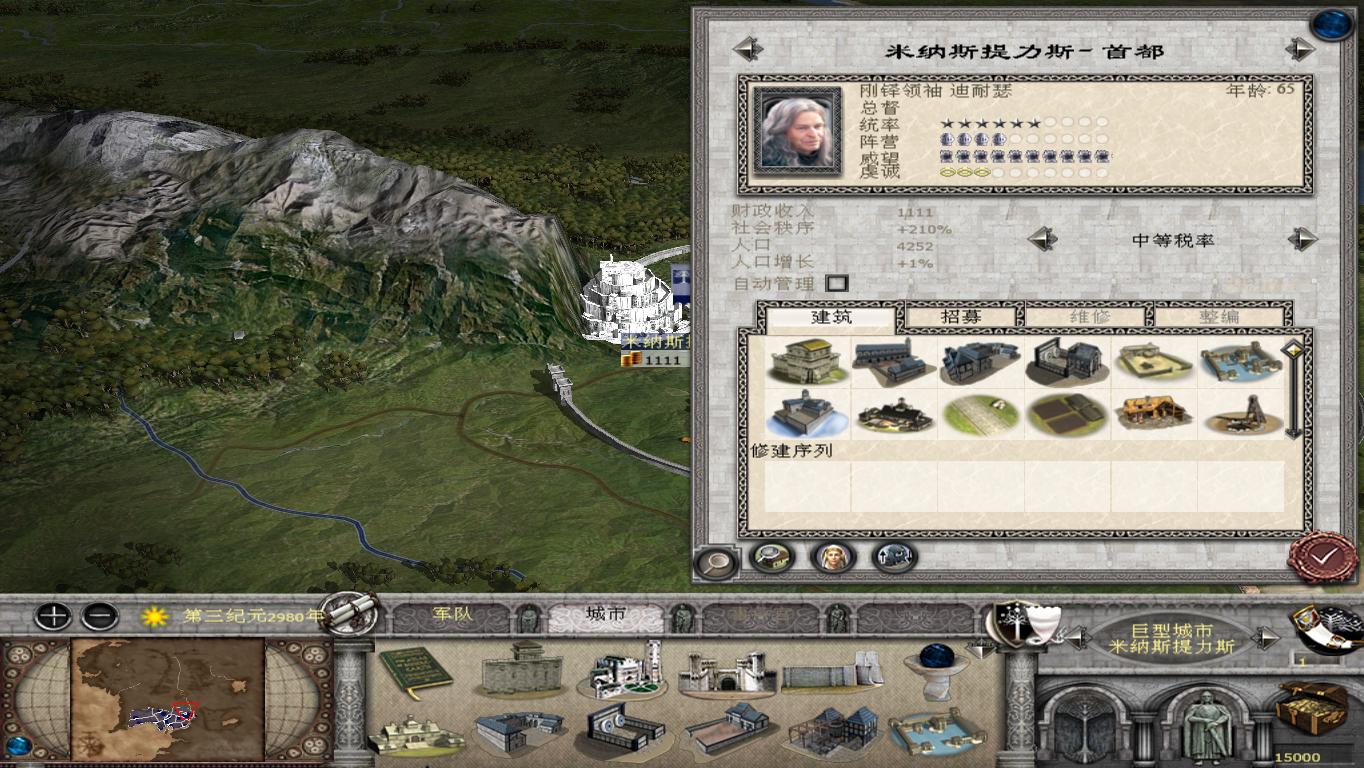
Task: Select the mine building icon at the grid's end
Action: [1240, 417]
